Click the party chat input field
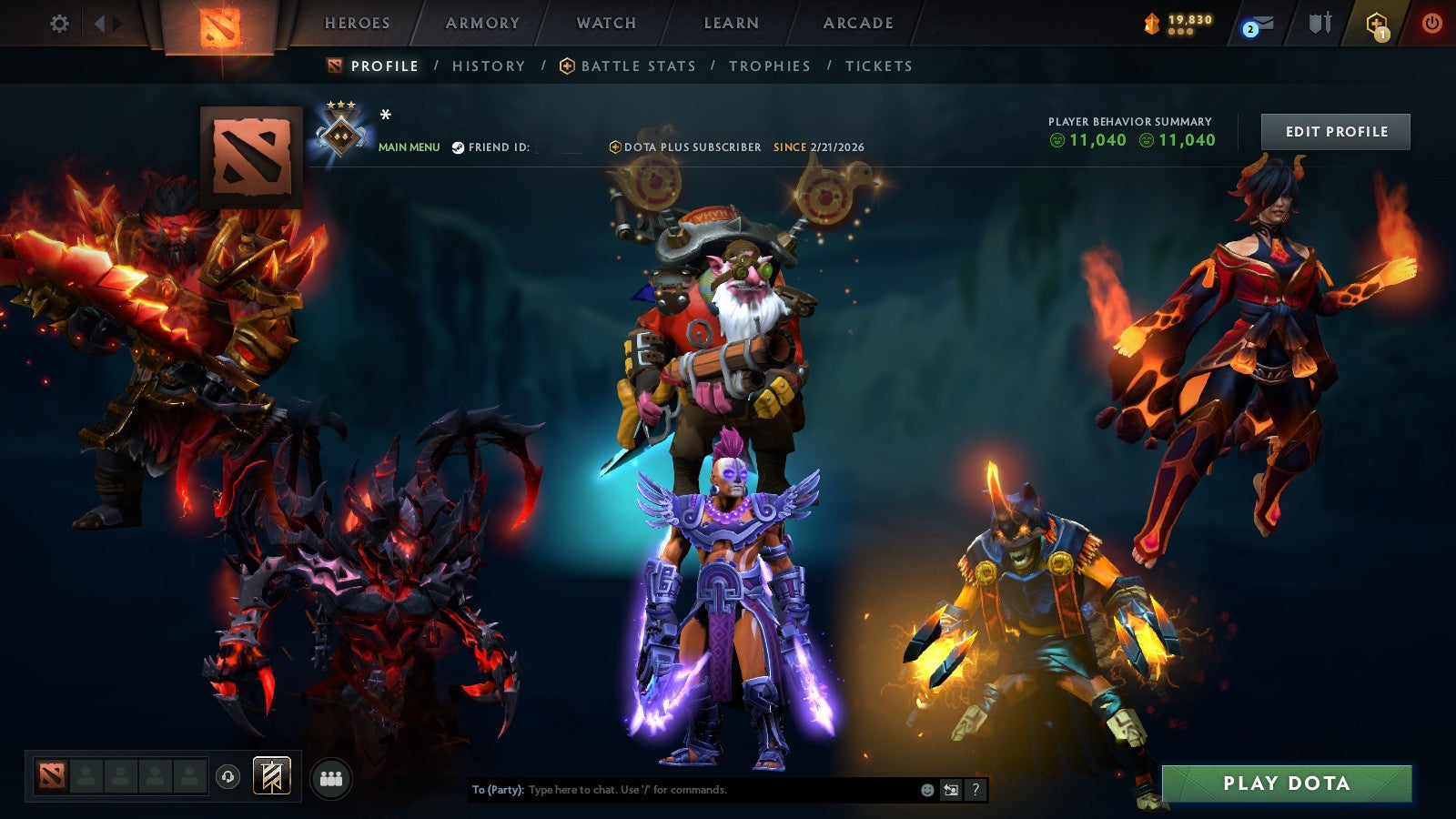 pyautogui.click(x=682, y=791)
